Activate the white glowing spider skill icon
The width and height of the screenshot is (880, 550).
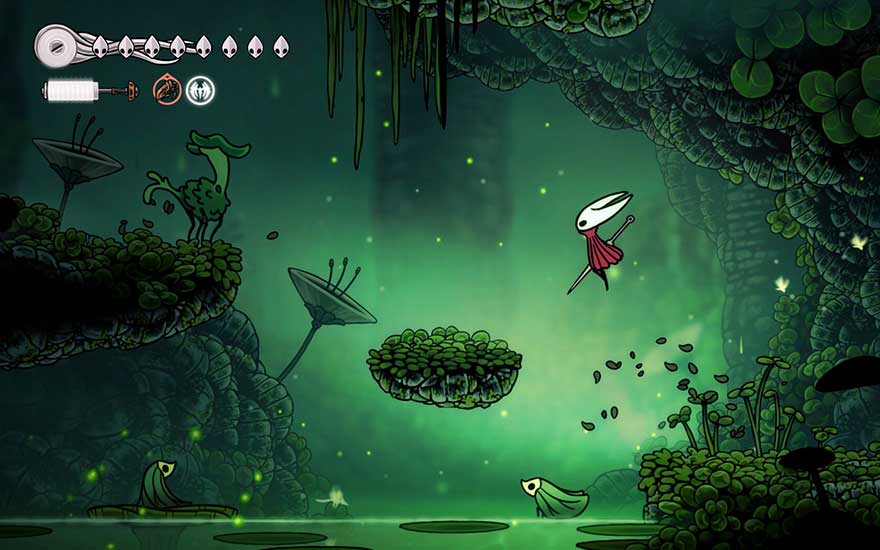(x=200, y=90)
